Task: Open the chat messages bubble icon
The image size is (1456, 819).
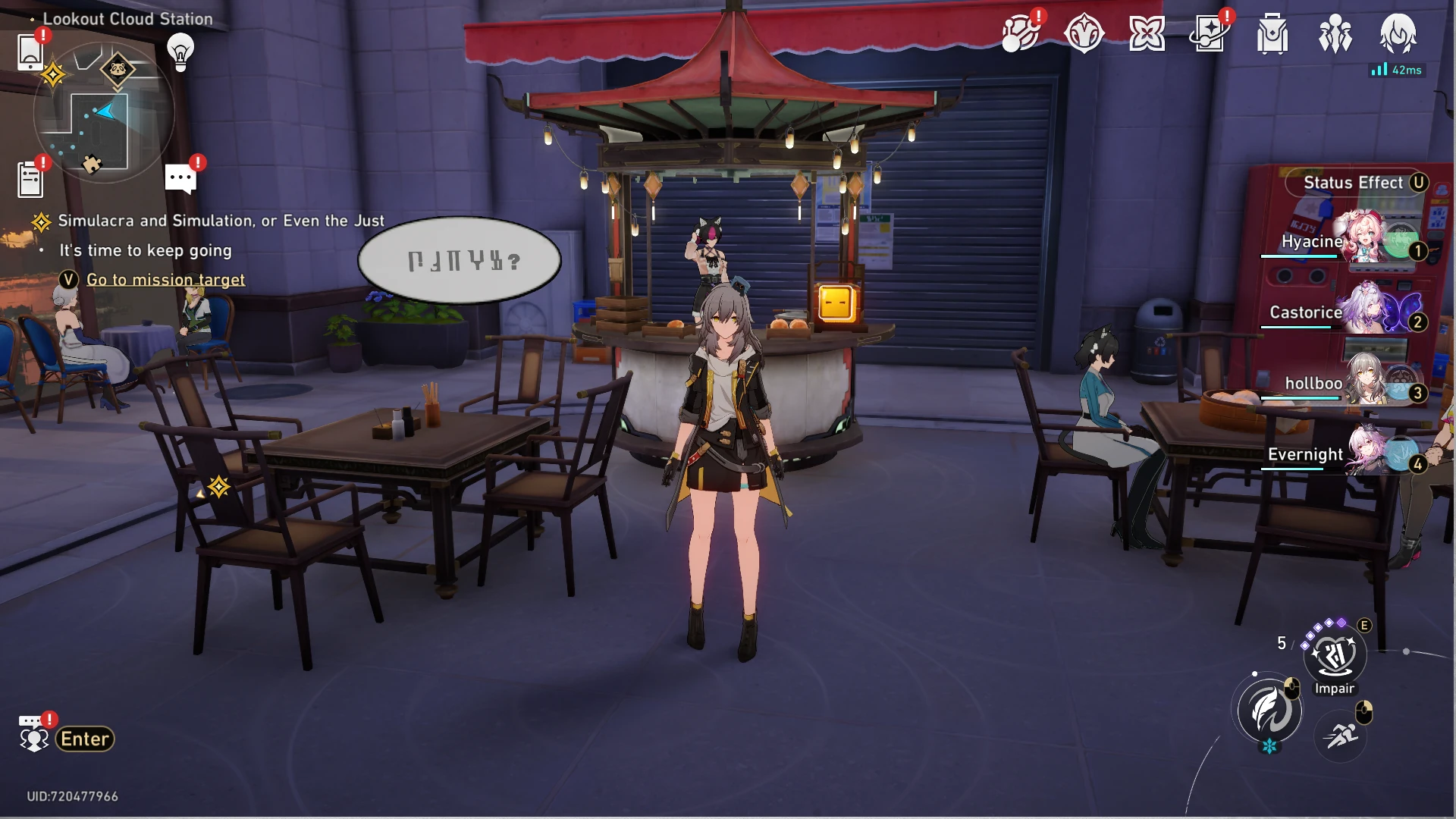Action: tap(180, 179)
